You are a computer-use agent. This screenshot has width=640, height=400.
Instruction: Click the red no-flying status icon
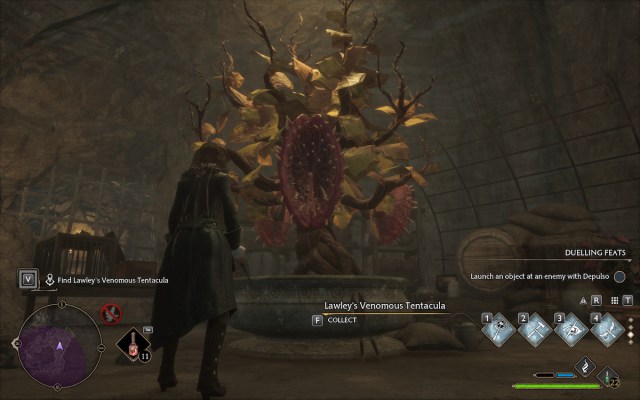[x=113, y=315]
